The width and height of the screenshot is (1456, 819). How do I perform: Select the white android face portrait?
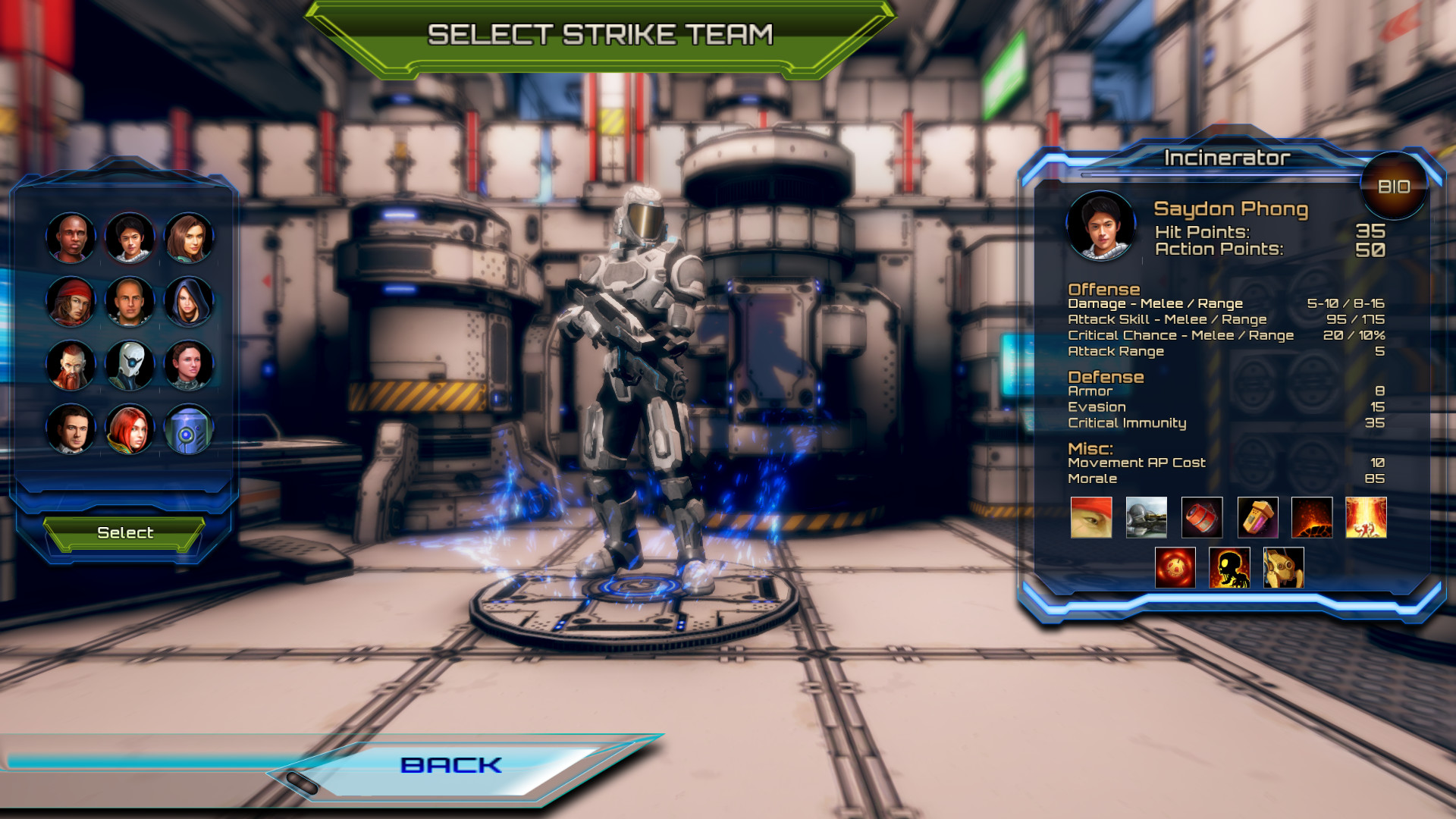tap(130, 364)
